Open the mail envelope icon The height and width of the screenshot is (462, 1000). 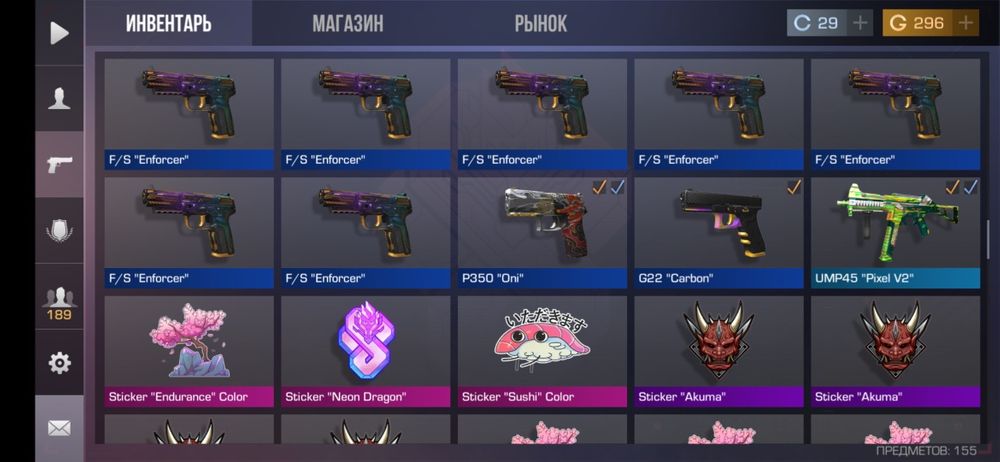pyautogui.click(x=60, y=428)
